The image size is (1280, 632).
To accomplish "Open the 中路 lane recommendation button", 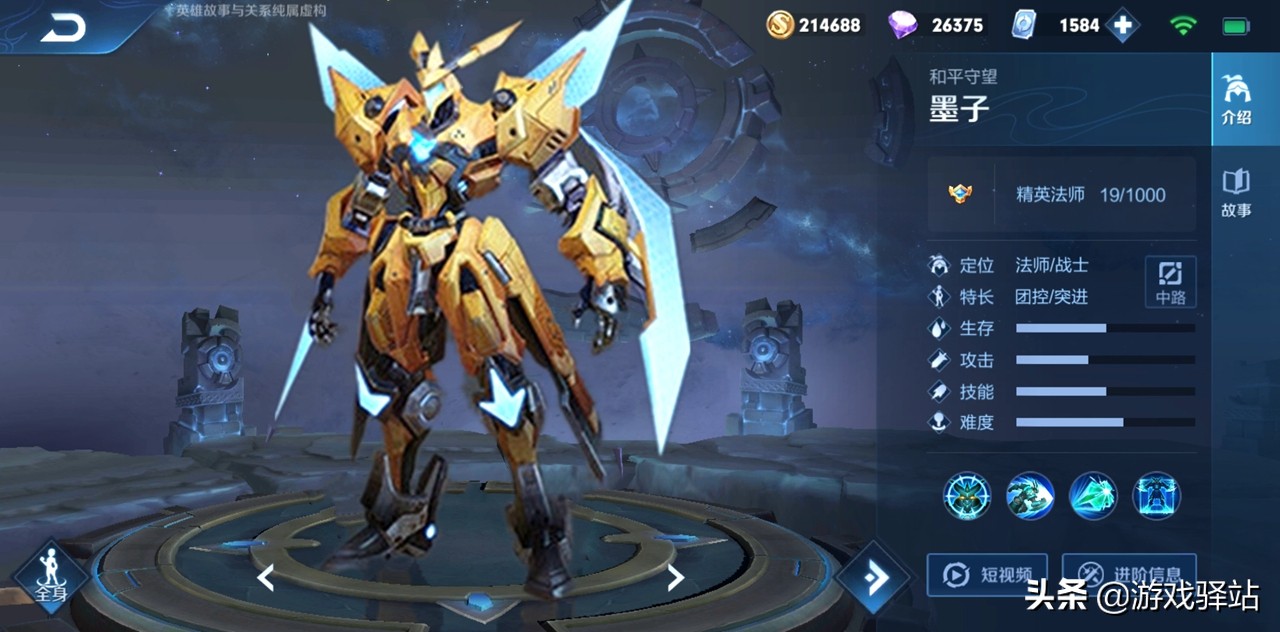I will pyautogui.click(x=1170, y=282).
